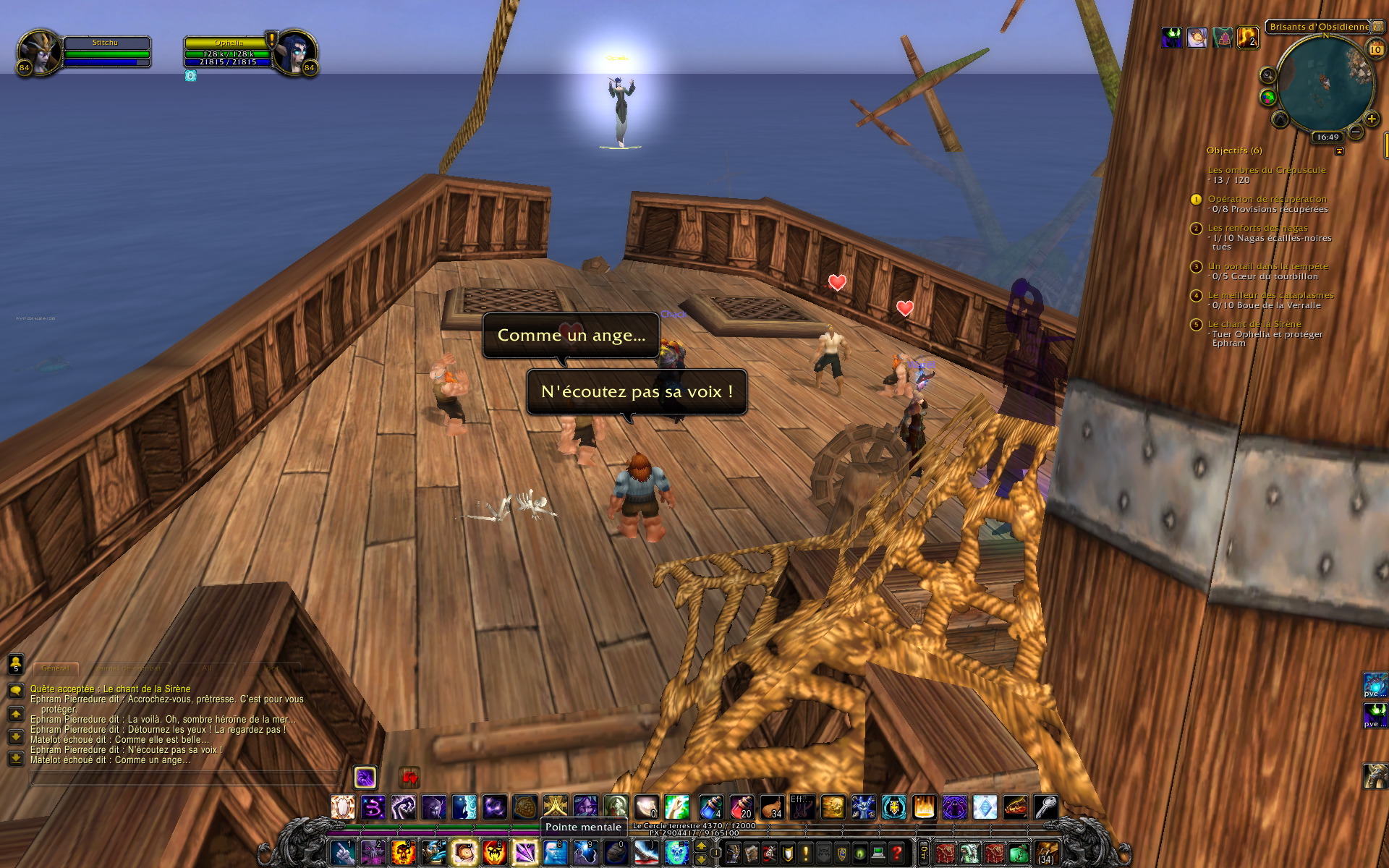Open the red question mark help button
This screenshot has width=1389, height=868.
[x=896, y=853]
